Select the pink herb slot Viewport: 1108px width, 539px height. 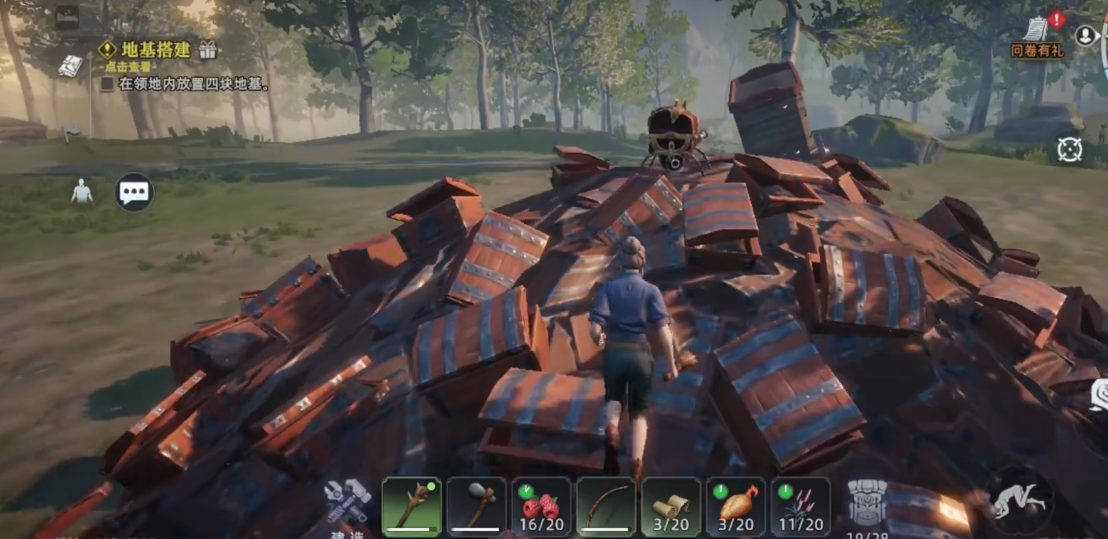pos(800,506)
